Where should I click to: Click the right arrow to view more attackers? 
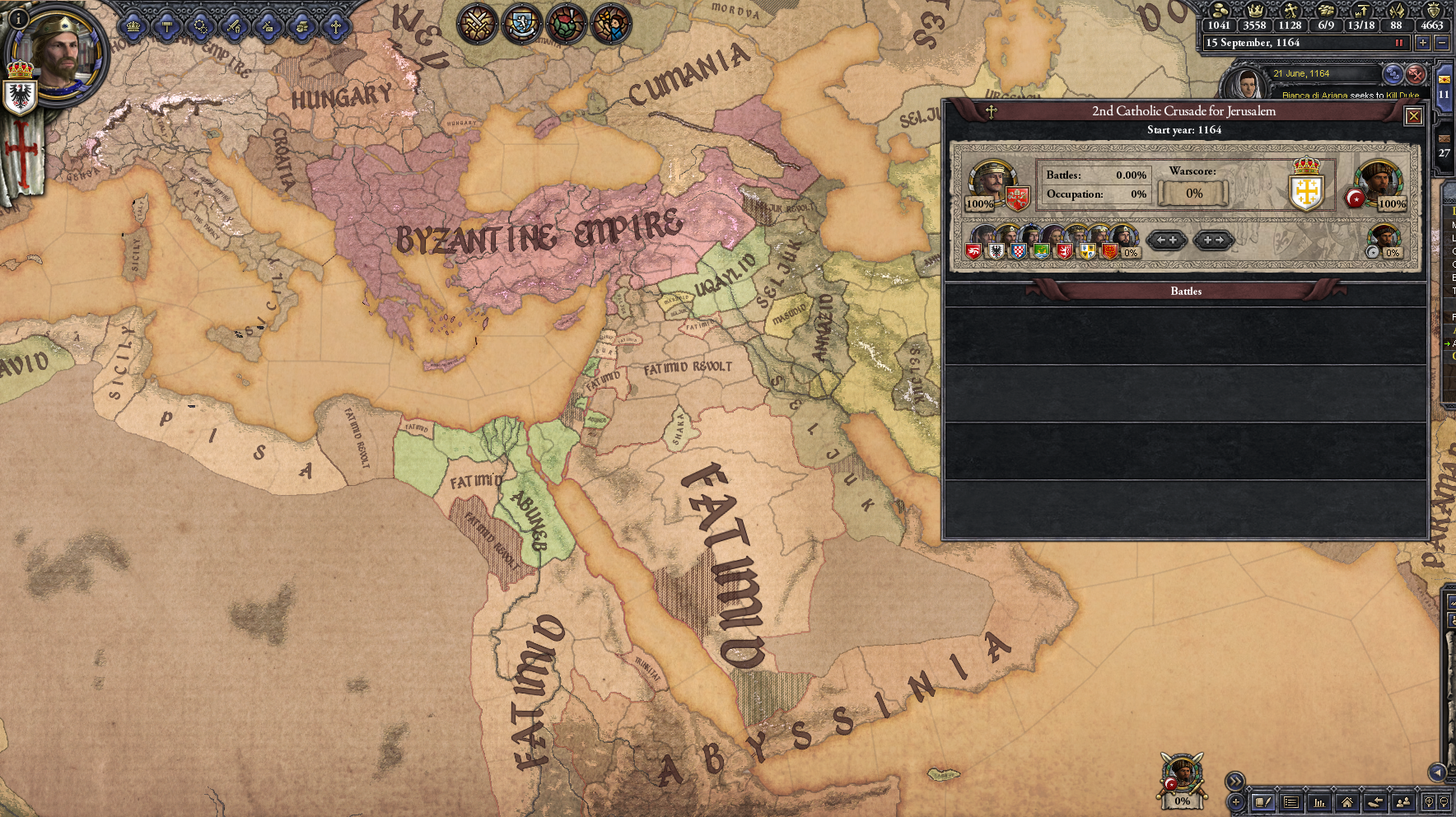(1213, 240)
